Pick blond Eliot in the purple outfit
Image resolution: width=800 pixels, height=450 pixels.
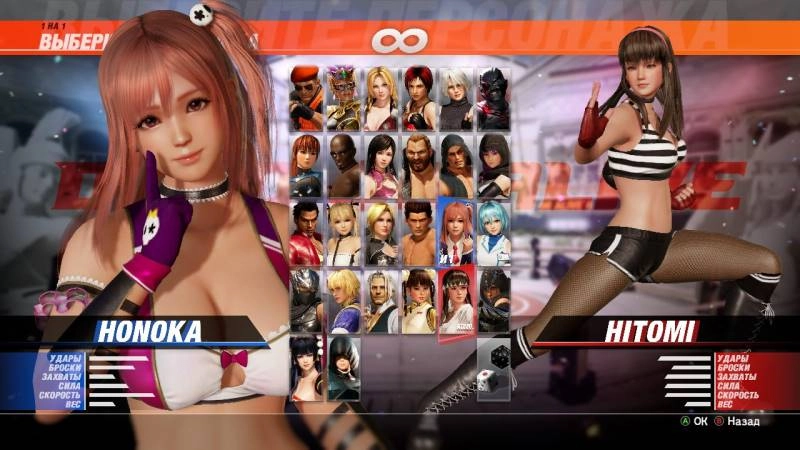pos(345,299)
